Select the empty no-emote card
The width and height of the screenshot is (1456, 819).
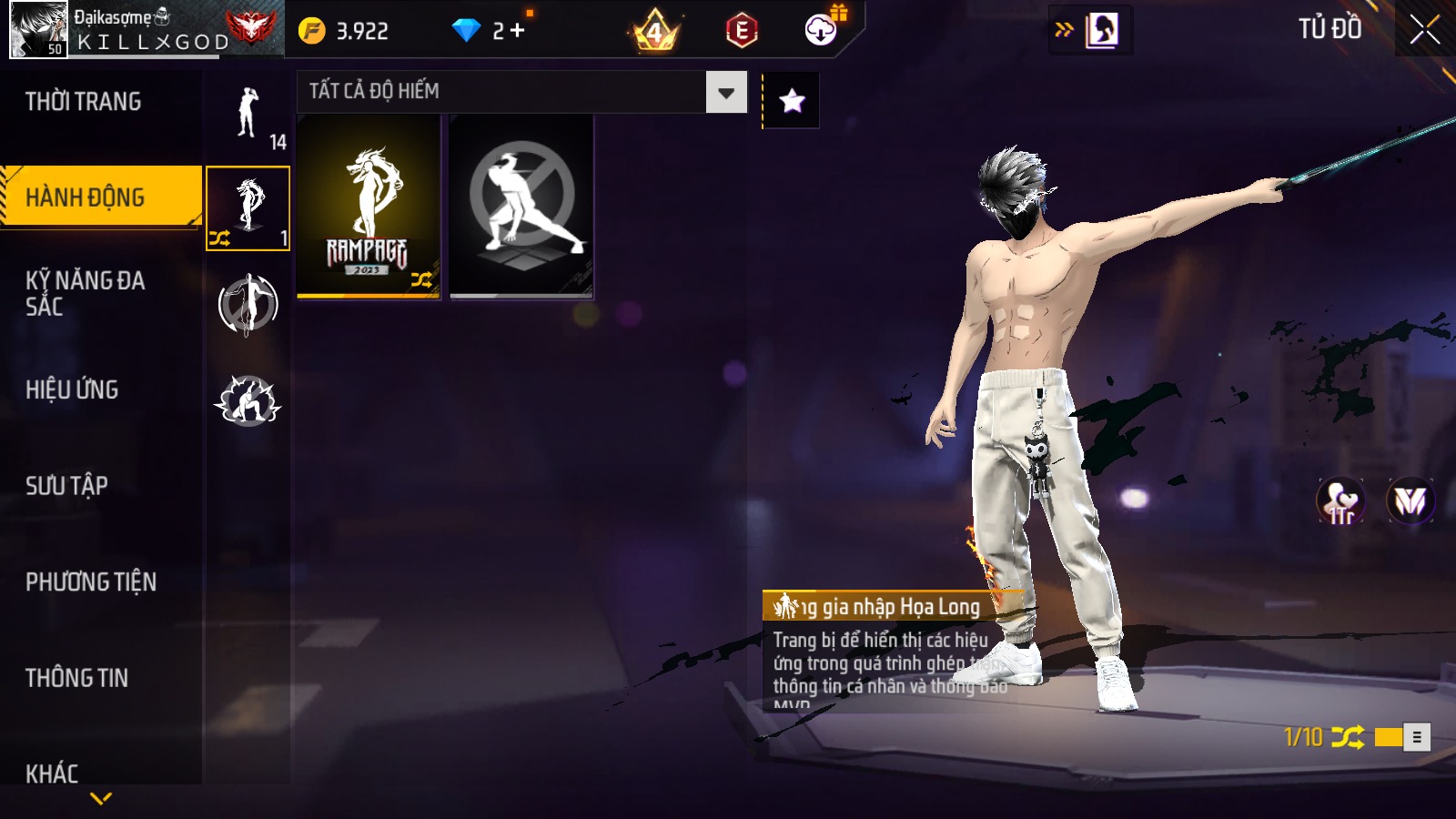(x=521, y=207)
